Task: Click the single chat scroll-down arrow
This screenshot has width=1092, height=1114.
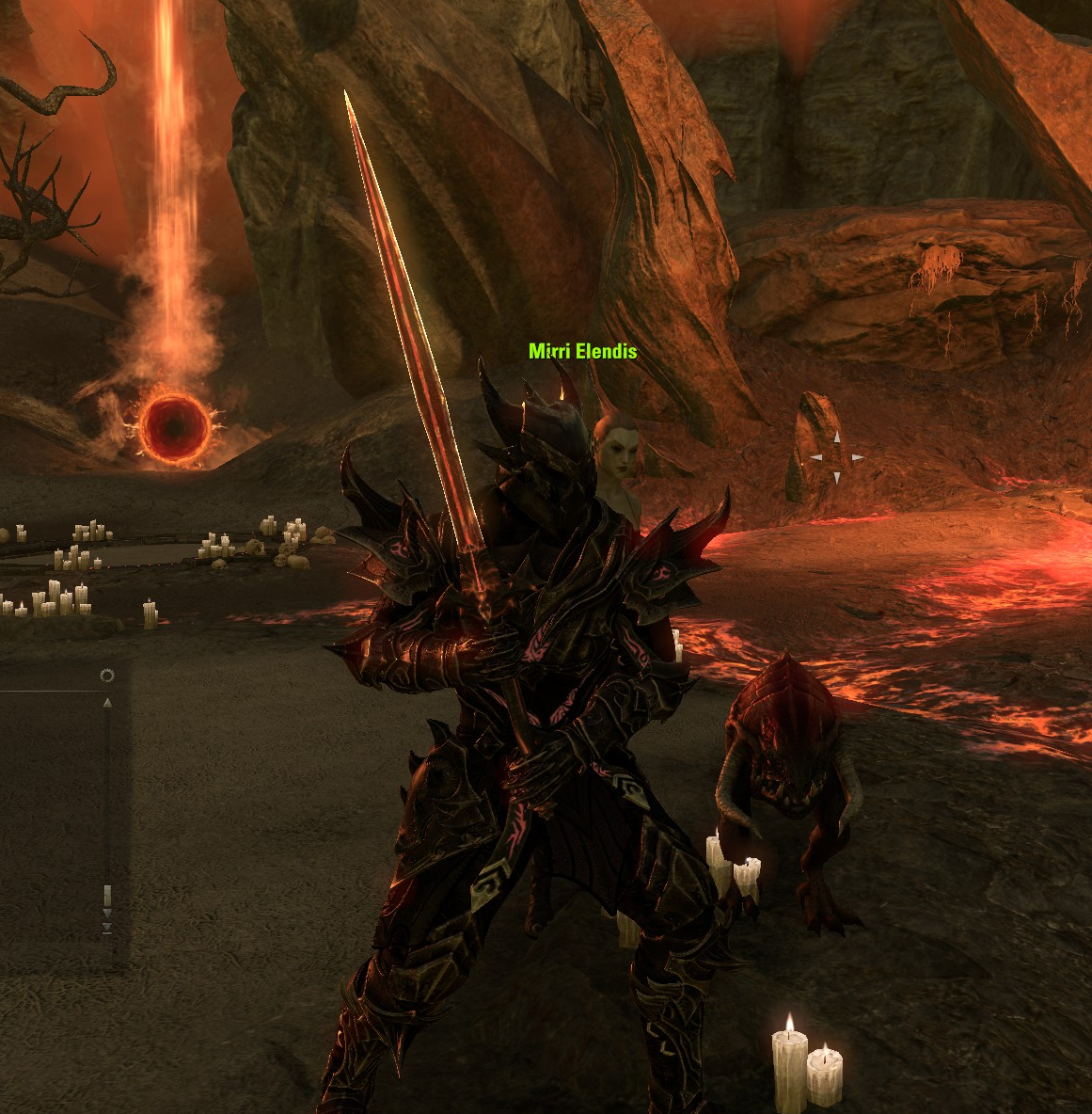Action: (x=107, y=914)
